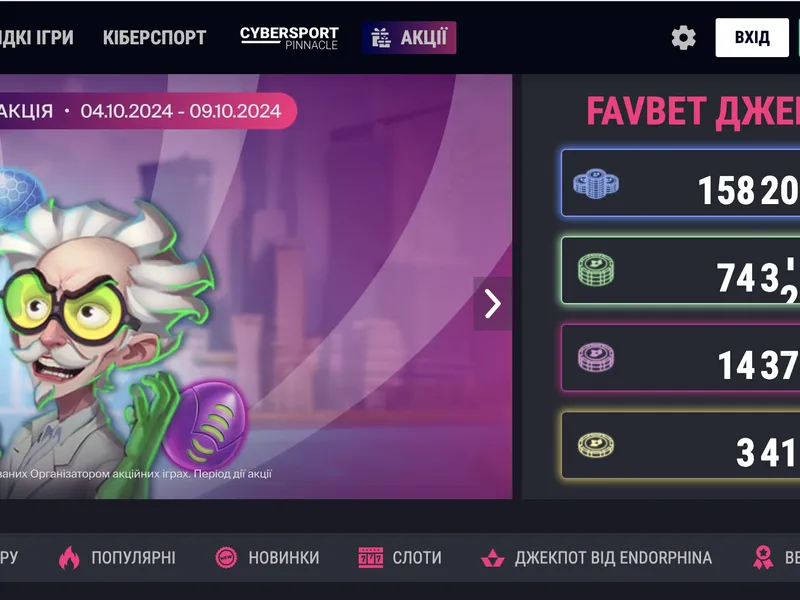Switch to the Новинки category
This screenshot has height=600, width=800.
click(x=267, y=558)
